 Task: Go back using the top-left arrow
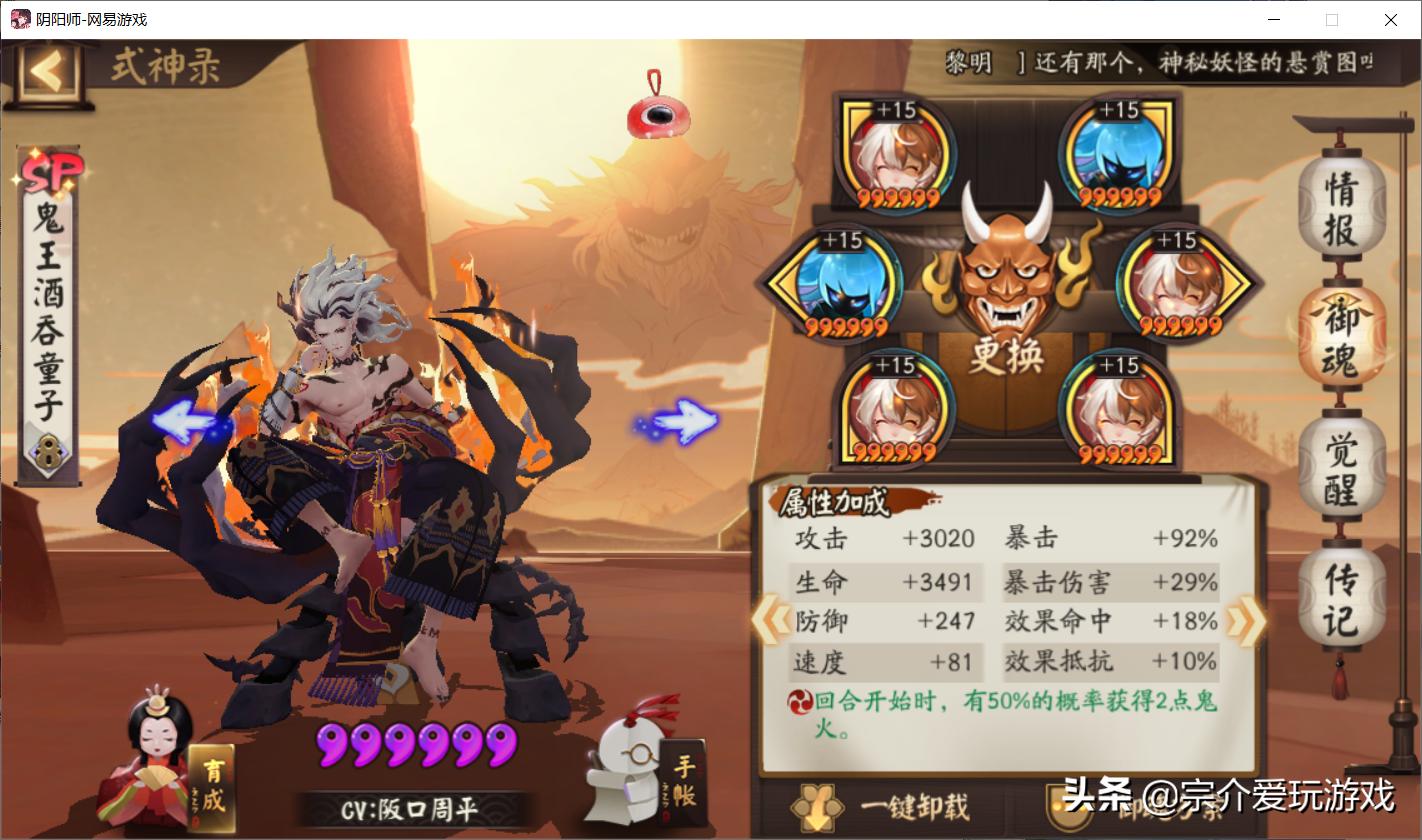[x=46, y=70]
